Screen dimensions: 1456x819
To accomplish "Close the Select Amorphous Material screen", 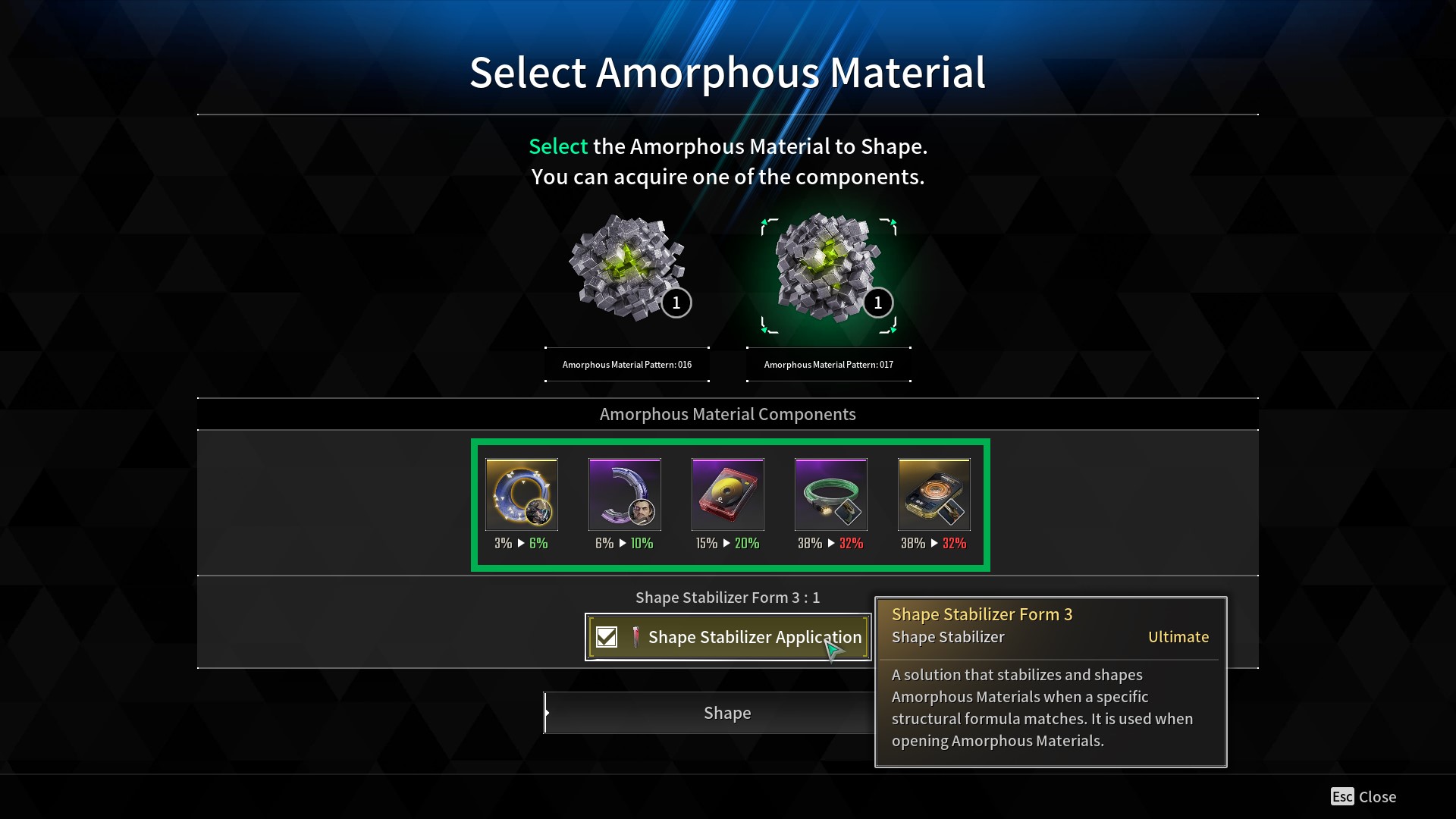I will pos(1363,796).
